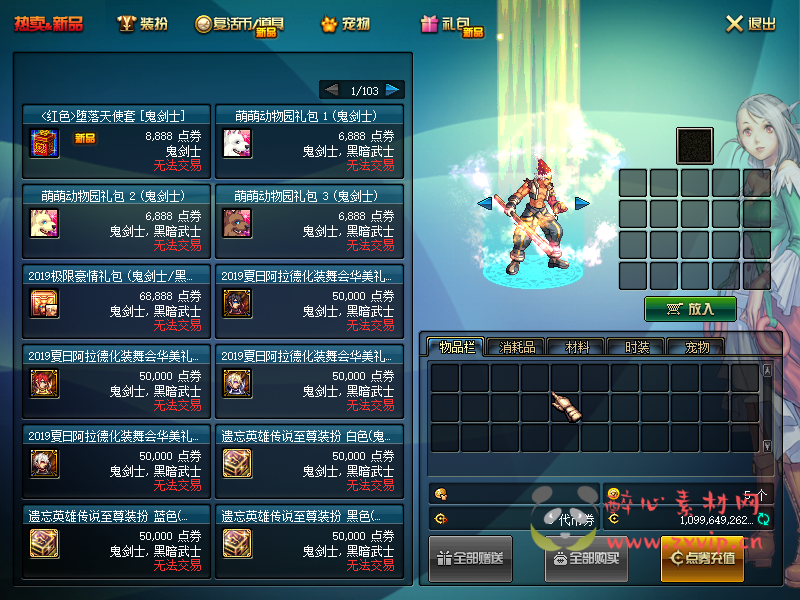
Task: Switch to the 装扮 category
Action: (142, 24)
